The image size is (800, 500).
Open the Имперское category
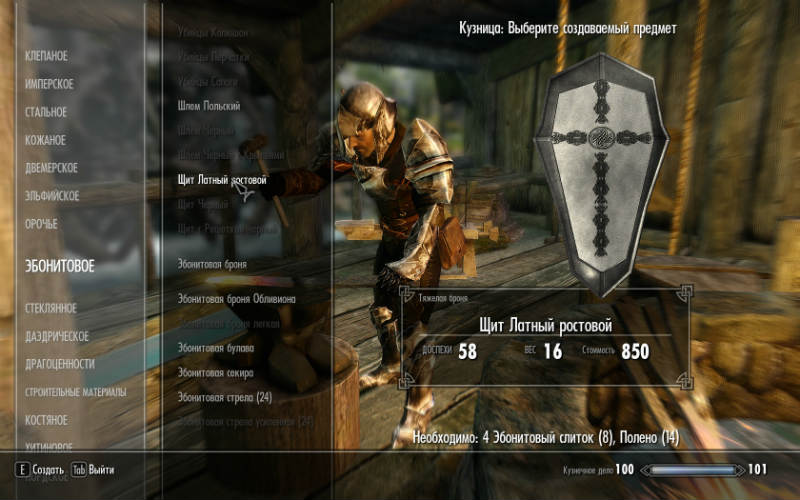point(49,84)
